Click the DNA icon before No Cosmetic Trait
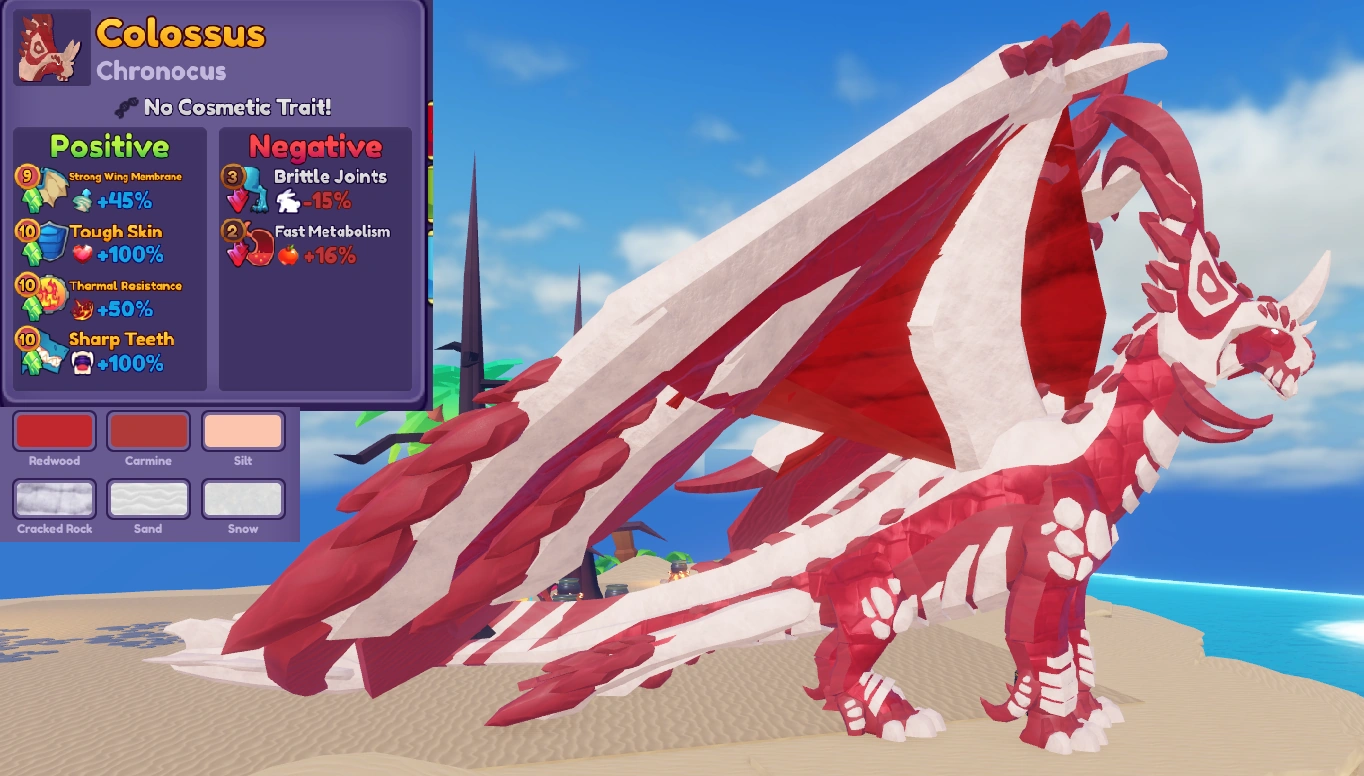Screen dimensions: 1364x776 (x=126, y=108)
